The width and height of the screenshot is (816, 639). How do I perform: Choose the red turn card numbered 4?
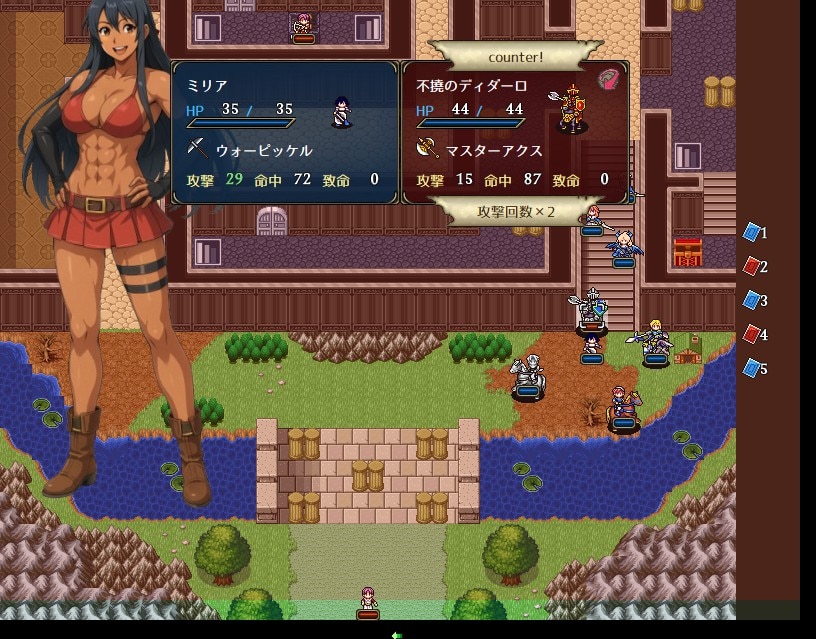tap(752, 334)
